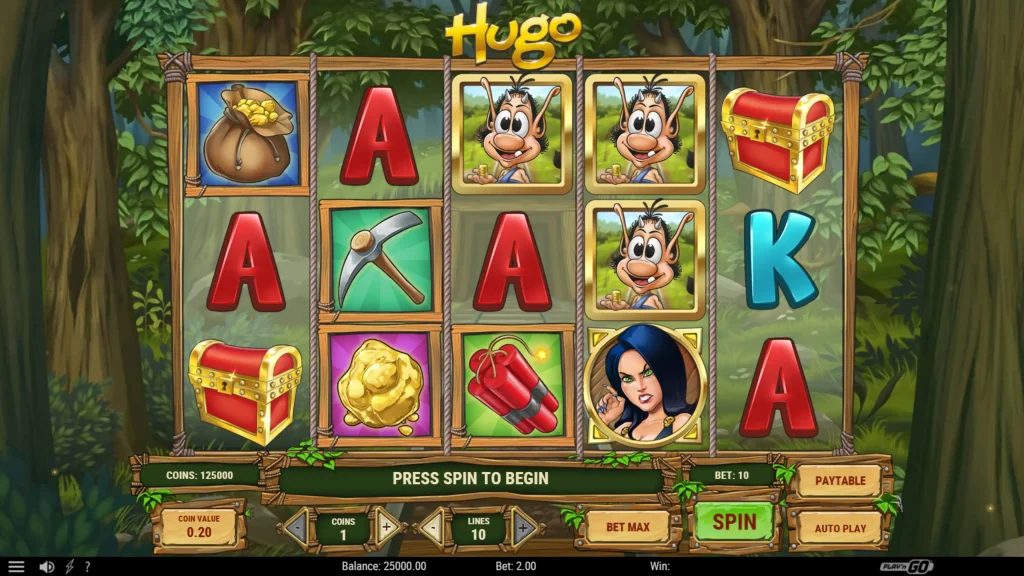Click the green SPIN button
The height and width of the screenshot is (576, 1024).
point(734,521)
